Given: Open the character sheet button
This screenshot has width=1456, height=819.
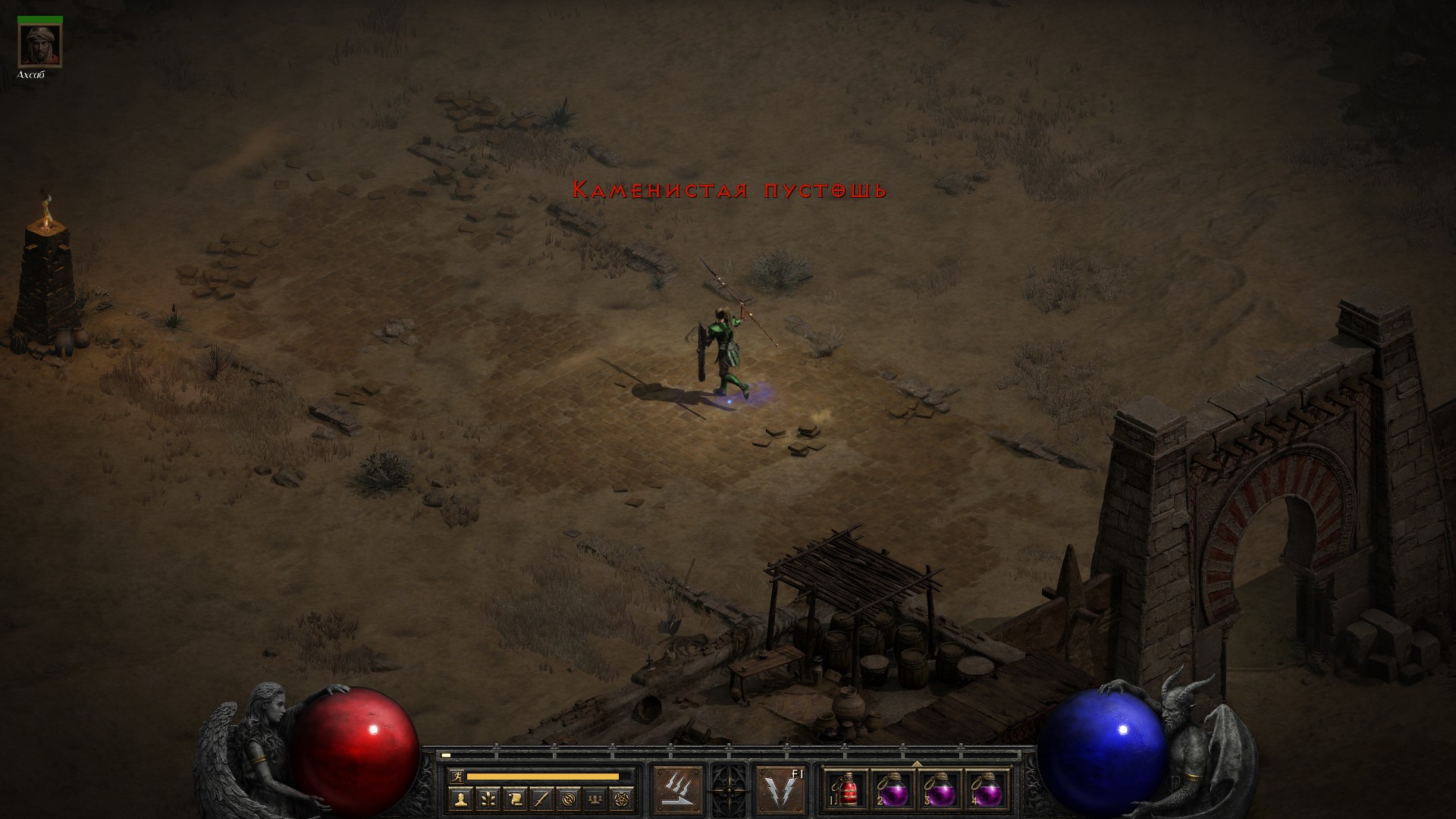Looking at the screenshot, I should point(460,798).
